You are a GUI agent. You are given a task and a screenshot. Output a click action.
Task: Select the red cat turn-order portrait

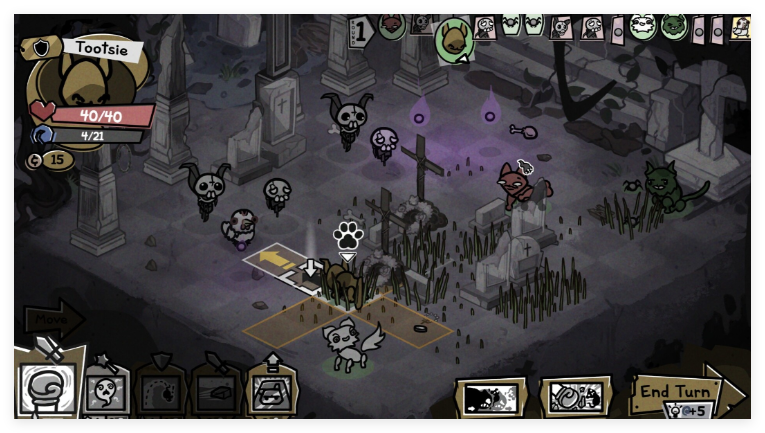click(391, 22)
